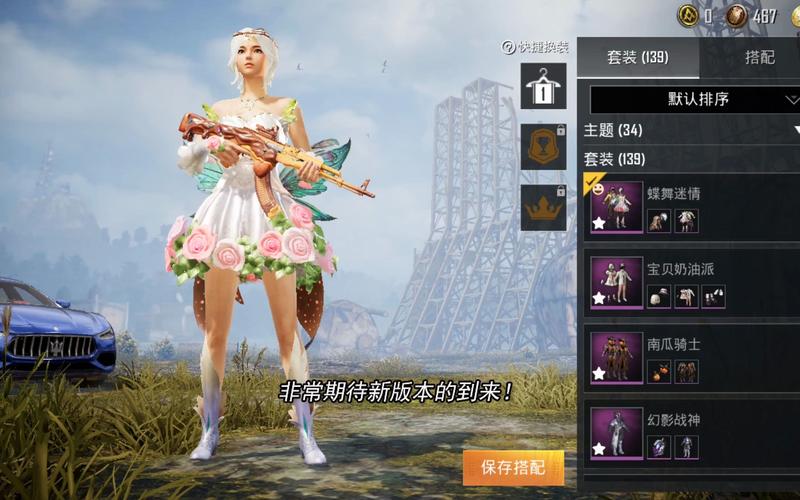Viewport: 800px width, 500px height.
Task: Open the locked trophy badge slot
Action: [x=543, y=147]
